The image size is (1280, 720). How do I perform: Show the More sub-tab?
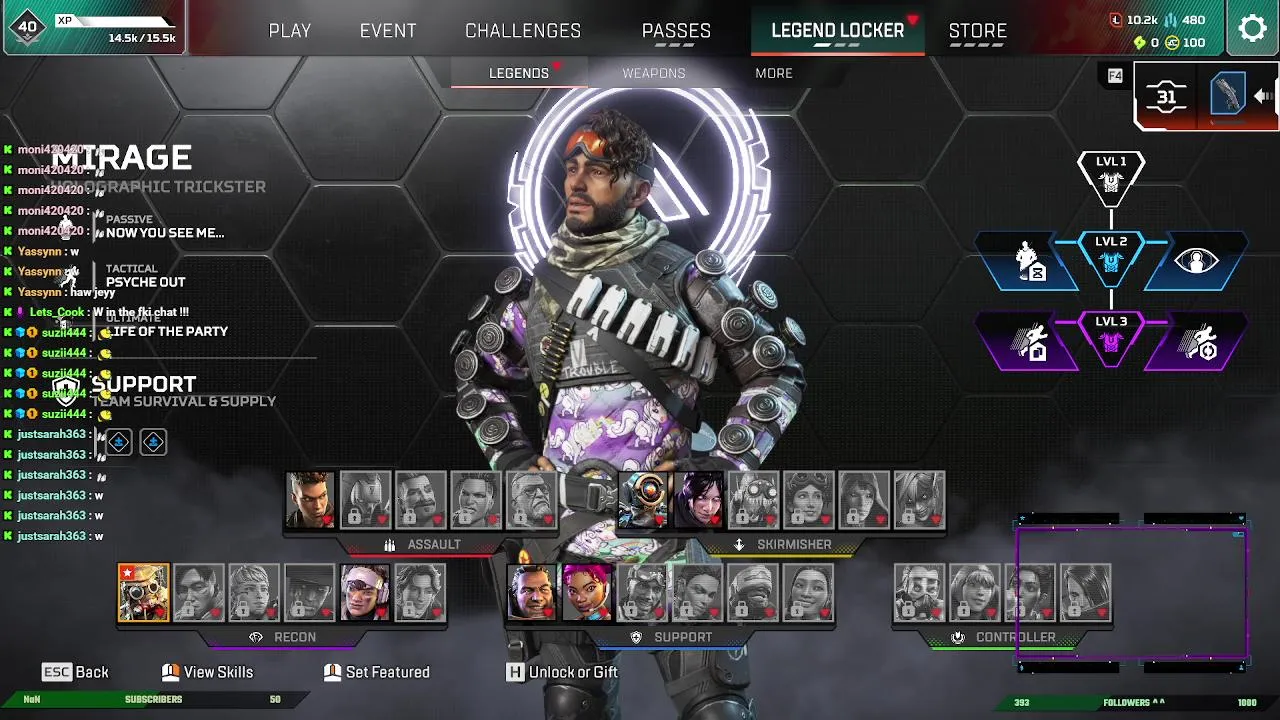(x=774, y=73)
